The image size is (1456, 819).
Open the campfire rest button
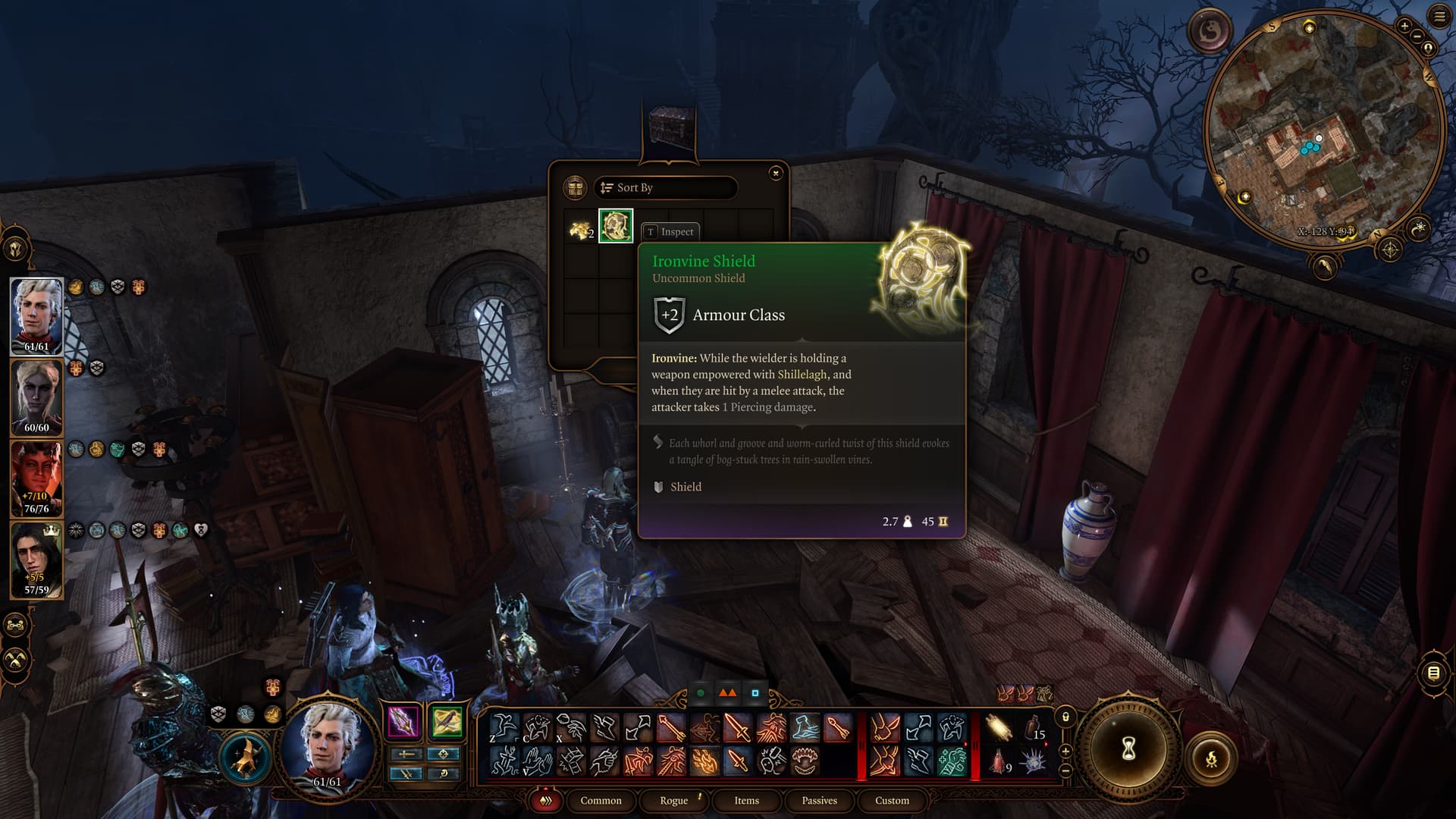pyautogui.click(x=1211, y=758)
